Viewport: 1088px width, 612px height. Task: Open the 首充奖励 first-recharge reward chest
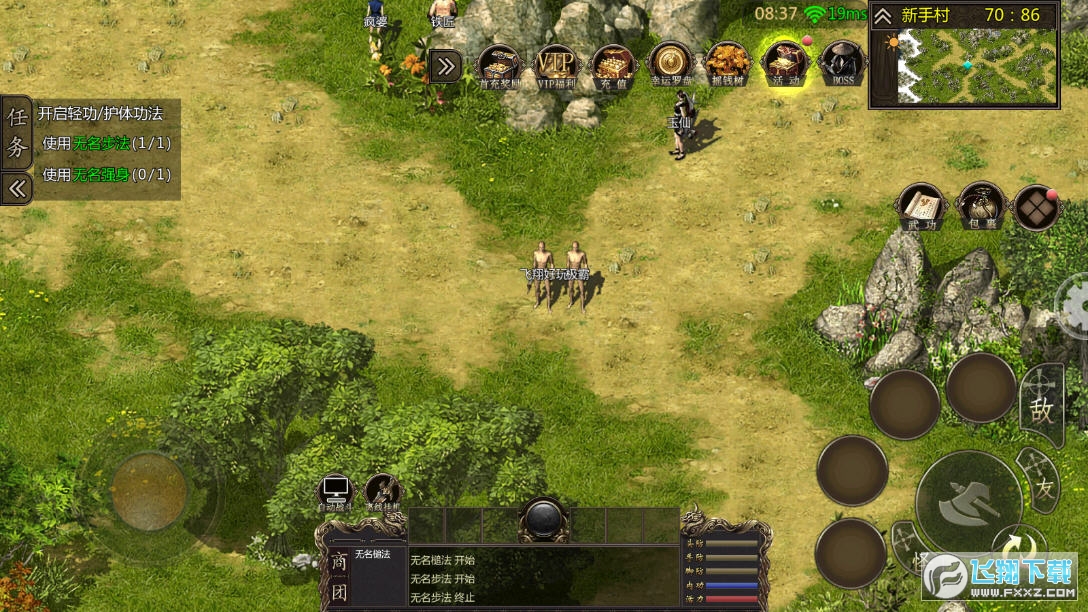coord(500,65)
